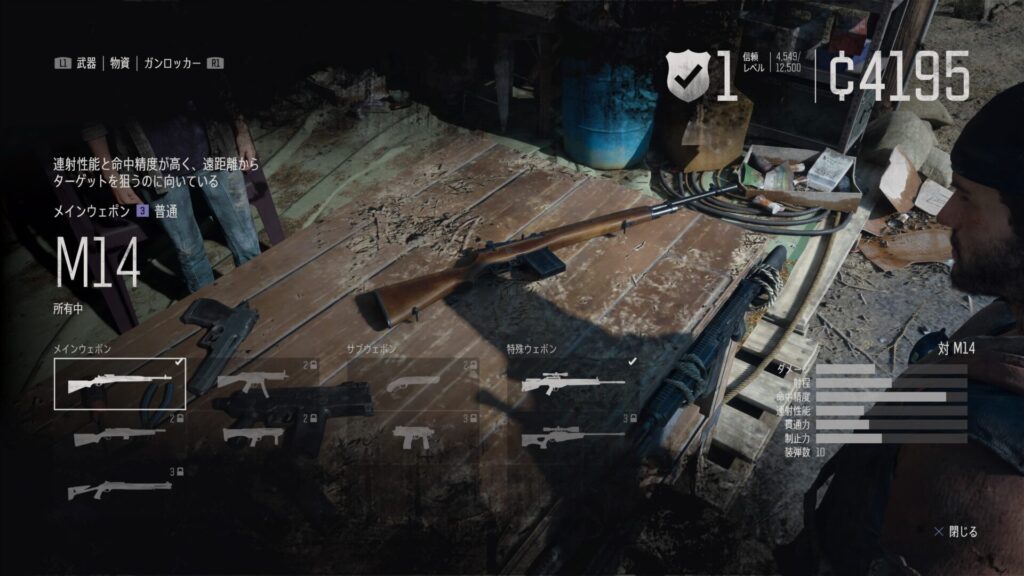Image resolution: width=1024 pixels, height=576 pixels.
Task: Pick the sawed-off shotgun sub weapon
Action: (x=412, y=383)
